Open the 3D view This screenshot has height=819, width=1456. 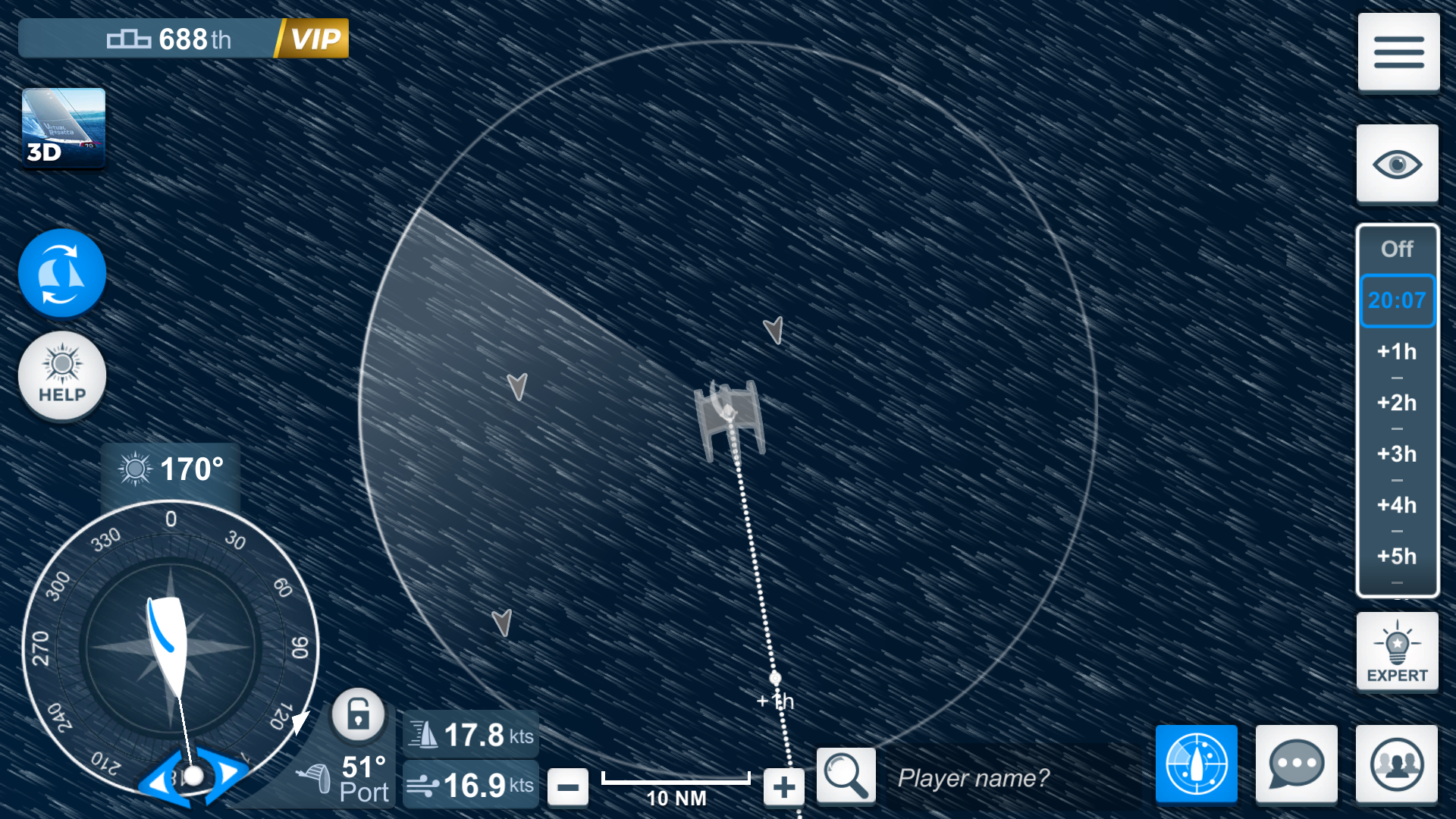(63, 129)
